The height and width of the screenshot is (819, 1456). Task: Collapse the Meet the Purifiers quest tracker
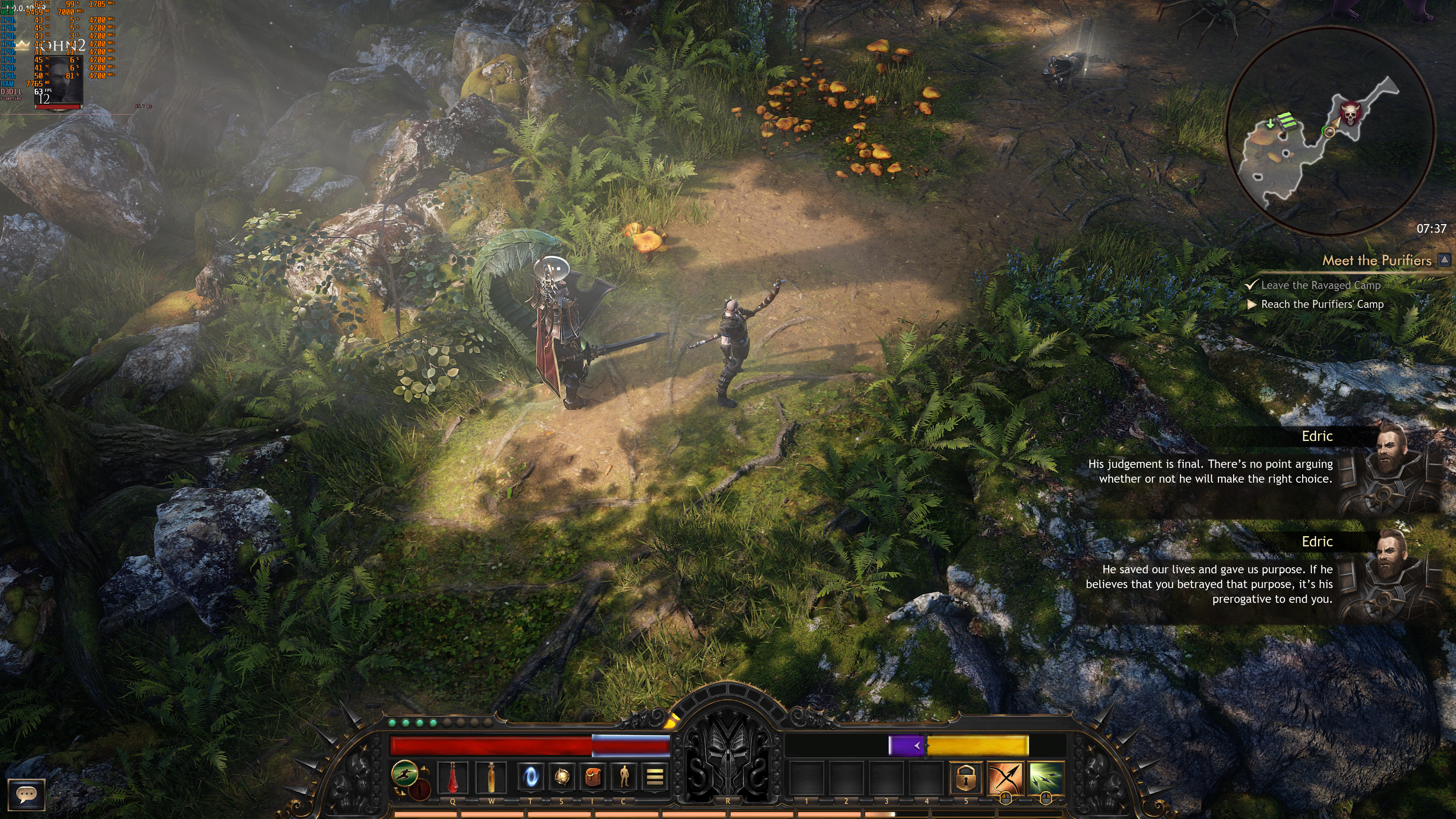coord(1444,260)
